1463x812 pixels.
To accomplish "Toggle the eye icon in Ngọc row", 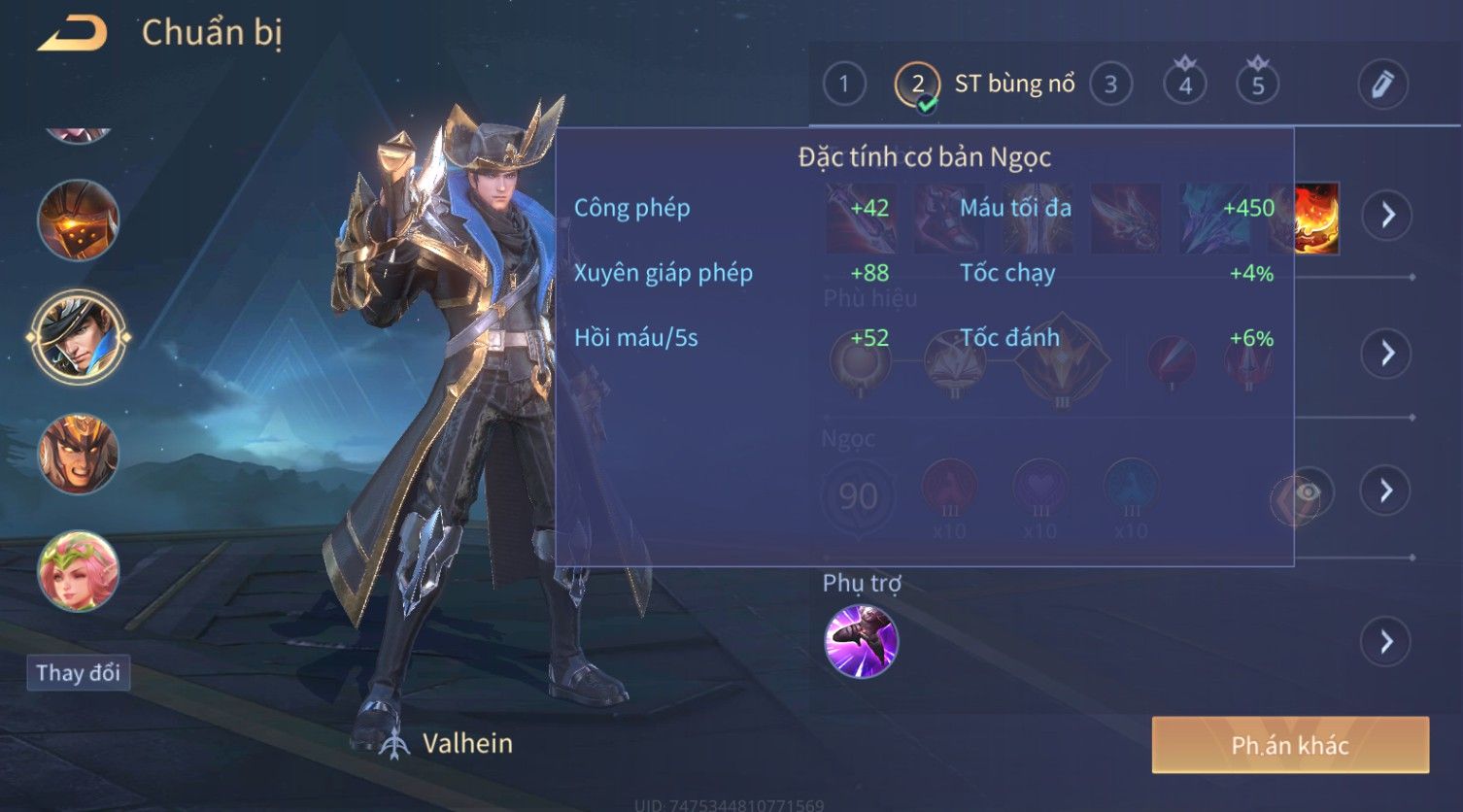I will pos(1307,492).
